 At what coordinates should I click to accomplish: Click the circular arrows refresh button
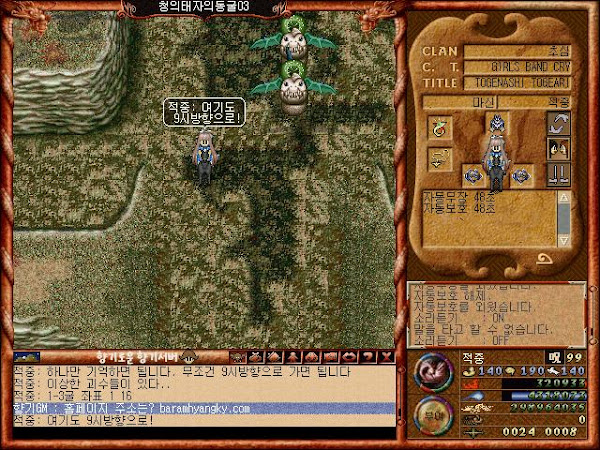coord(558,124)
